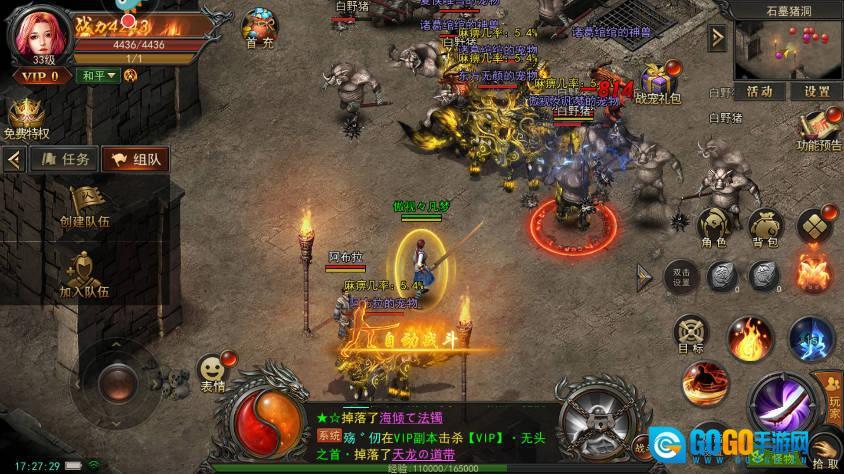The width and height of the screenshot is (844, 474).
Task: Select a target with 目标 button
Action: [690, 333]
